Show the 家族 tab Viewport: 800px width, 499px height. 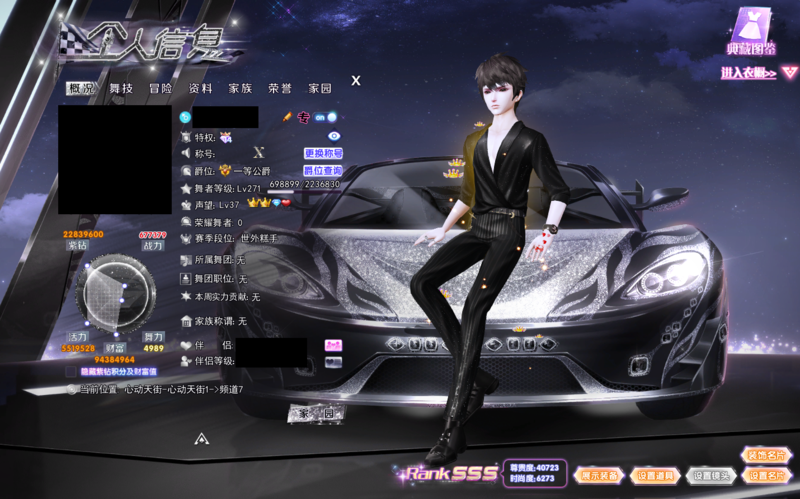[241, 89]
